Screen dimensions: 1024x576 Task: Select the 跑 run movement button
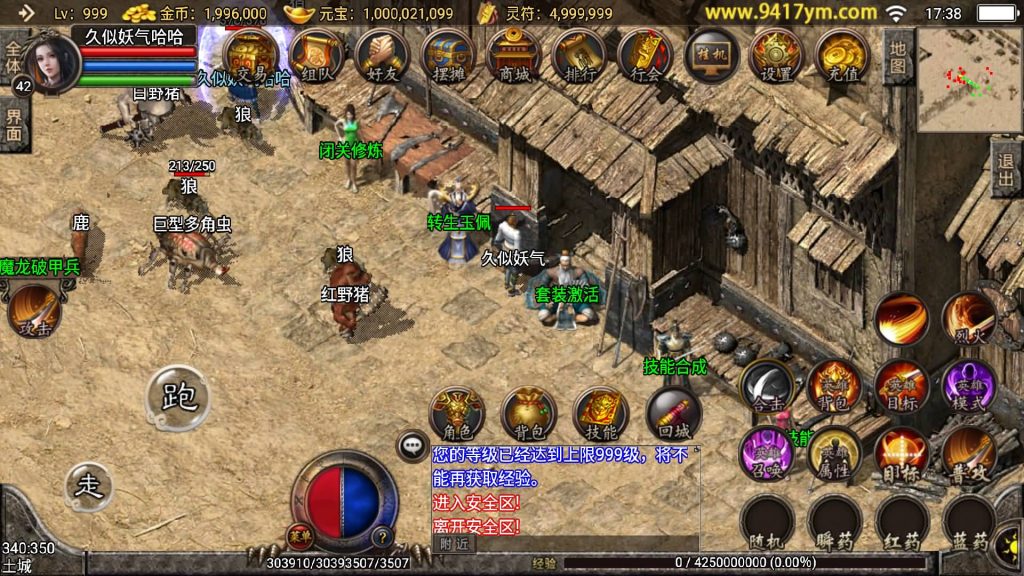[x=179, y=397]
